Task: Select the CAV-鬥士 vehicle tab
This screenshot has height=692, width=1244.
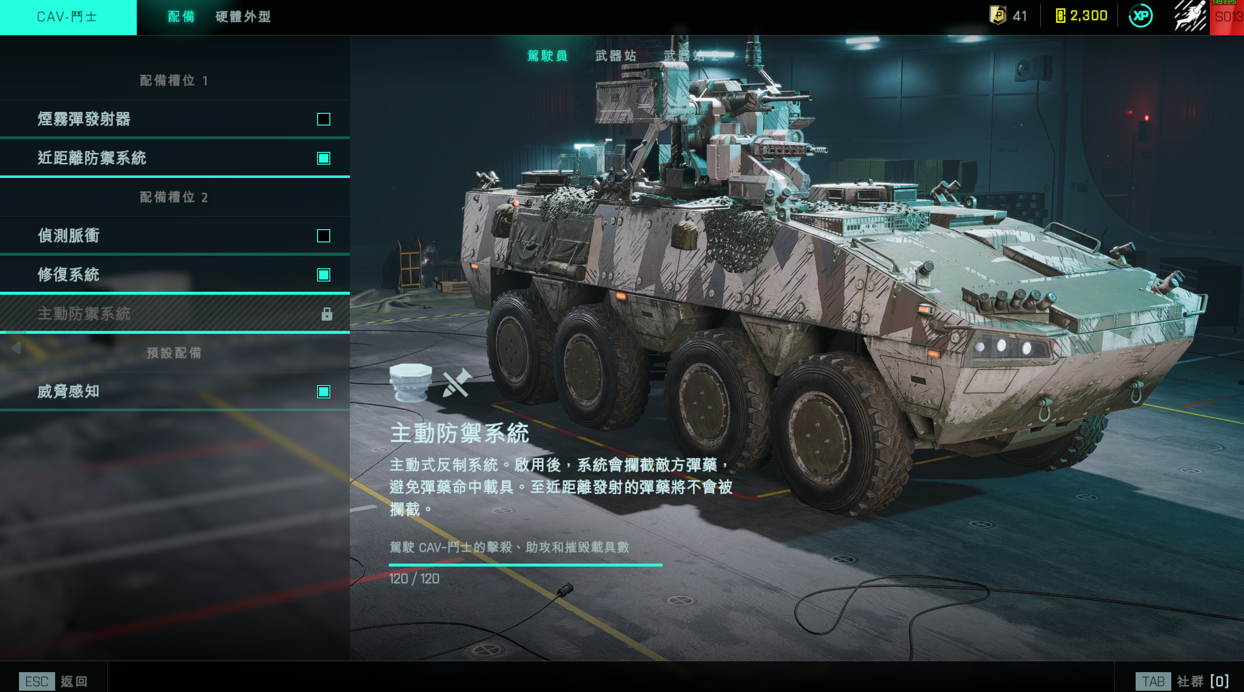Action: (68, 17)
